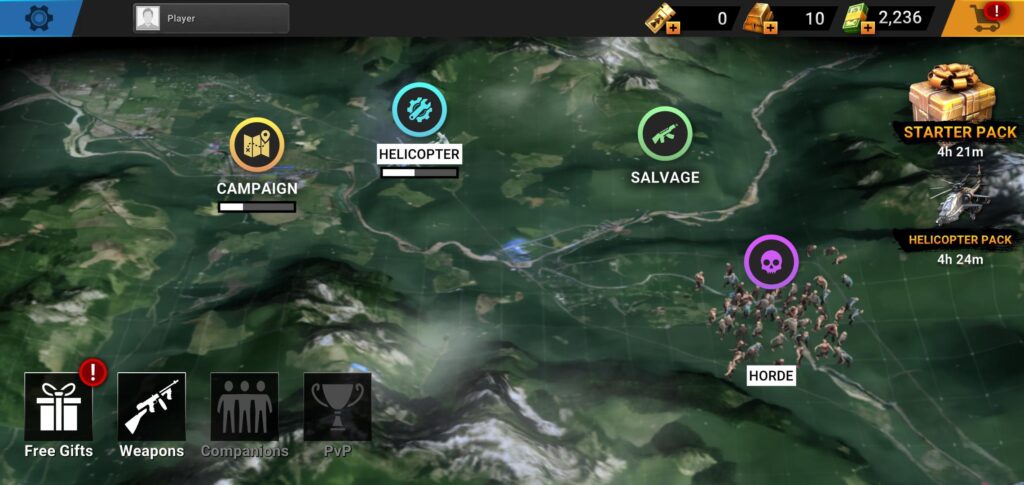The height and width of the screenshot is (485, 1024).
Task: Add more golden tickets
Action: coord(675,27)
